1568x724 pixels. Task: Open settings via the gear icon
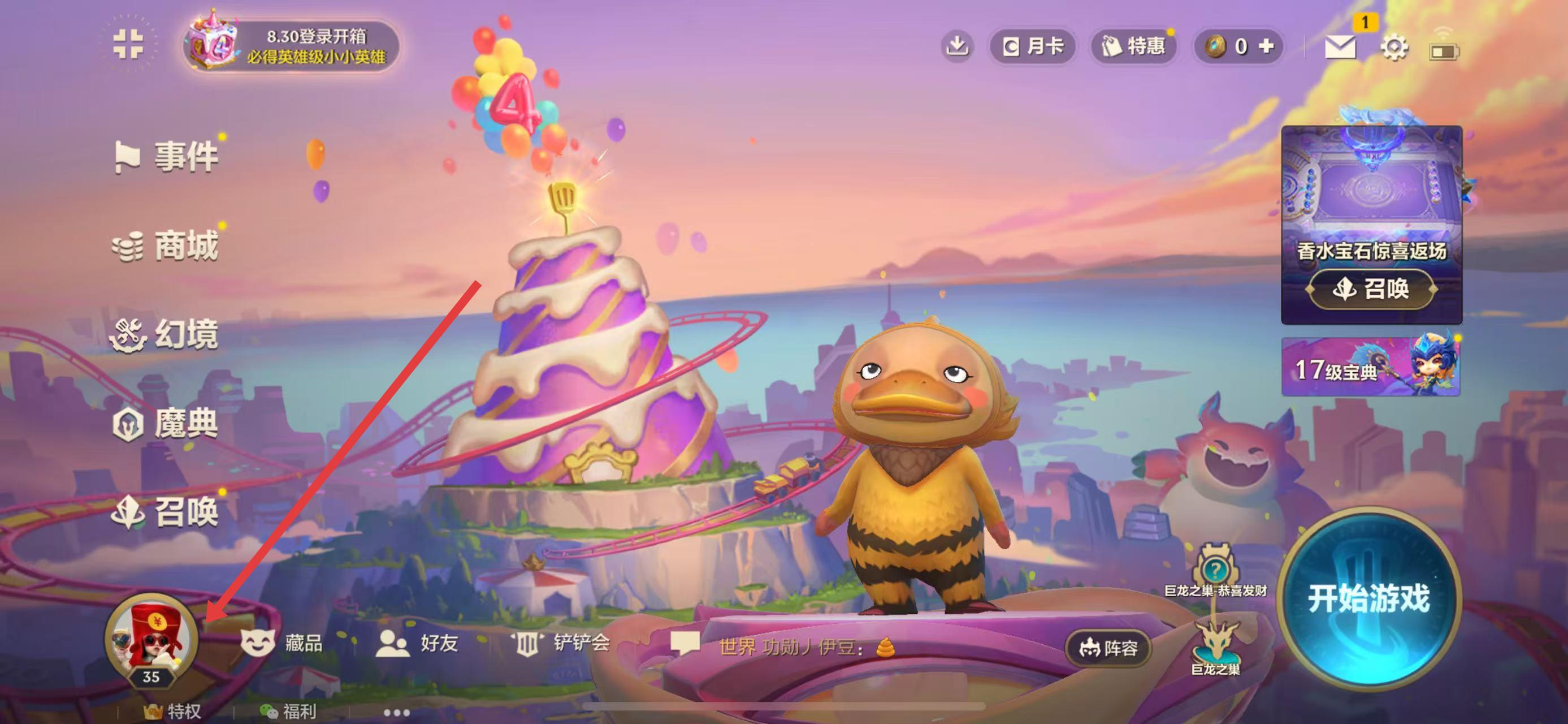(x=1394, y=47)
